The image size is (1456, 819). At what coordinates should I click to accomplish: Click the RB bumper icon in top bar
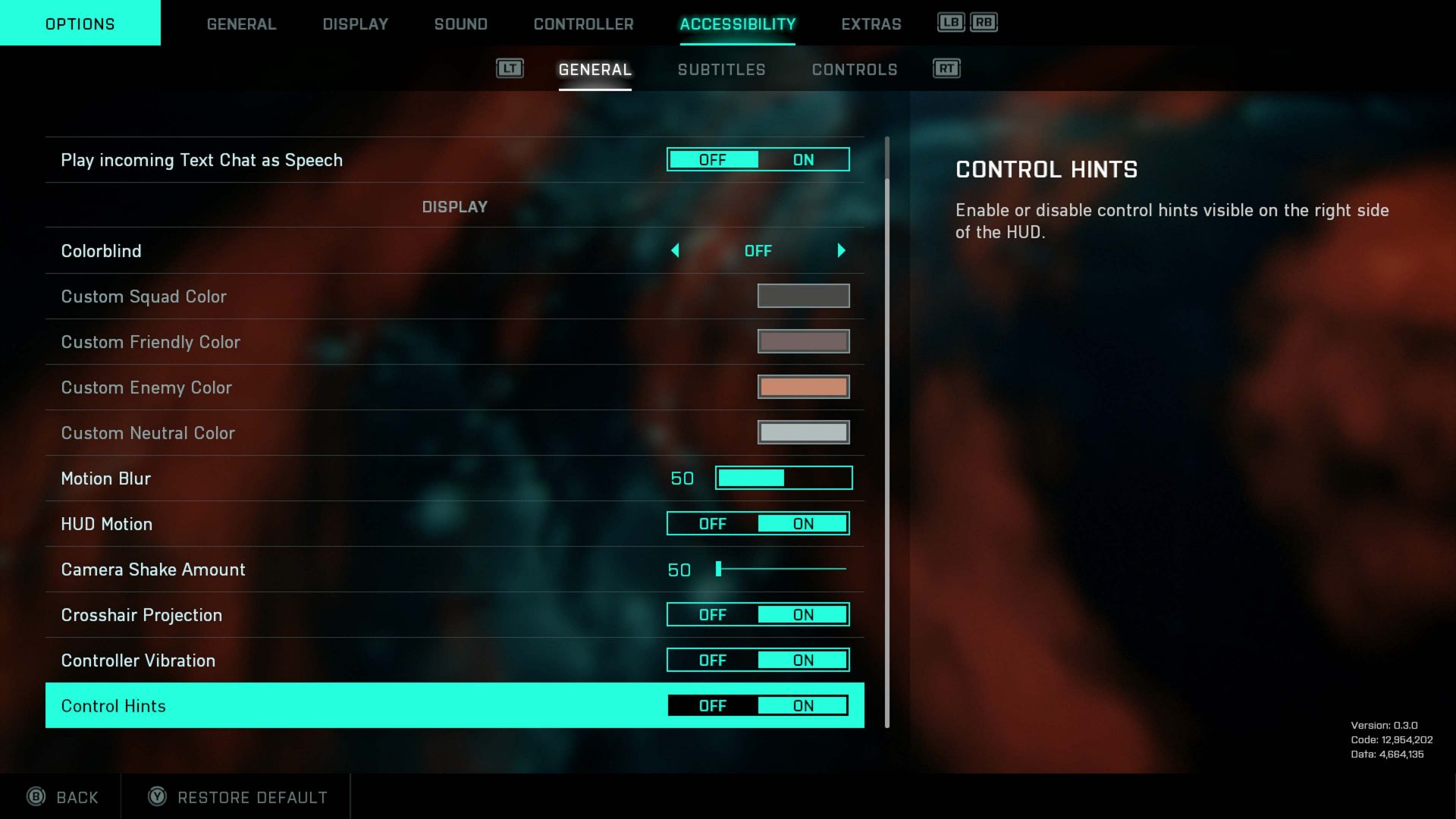click(984, 23)
